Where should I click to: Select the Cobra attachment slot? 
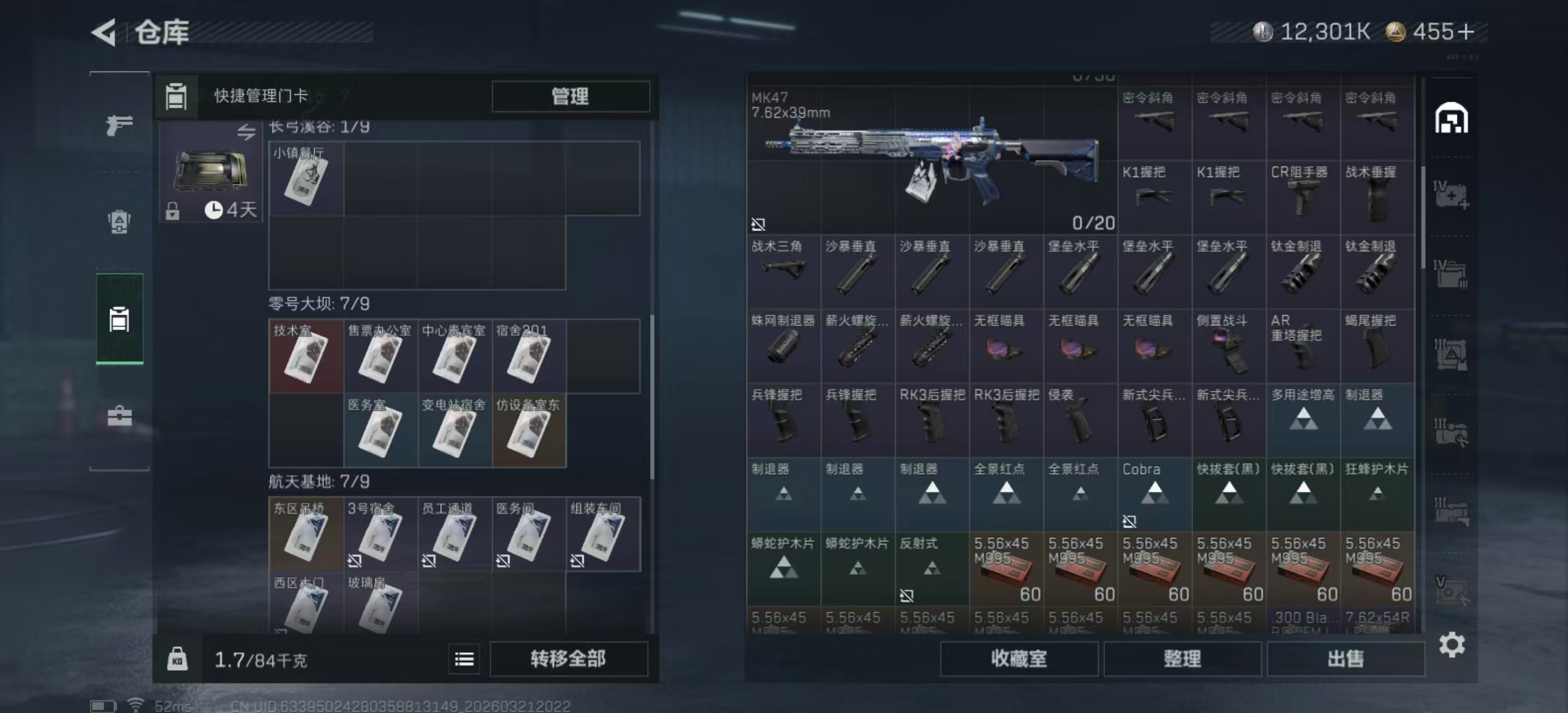click(x=1154, y=494)
